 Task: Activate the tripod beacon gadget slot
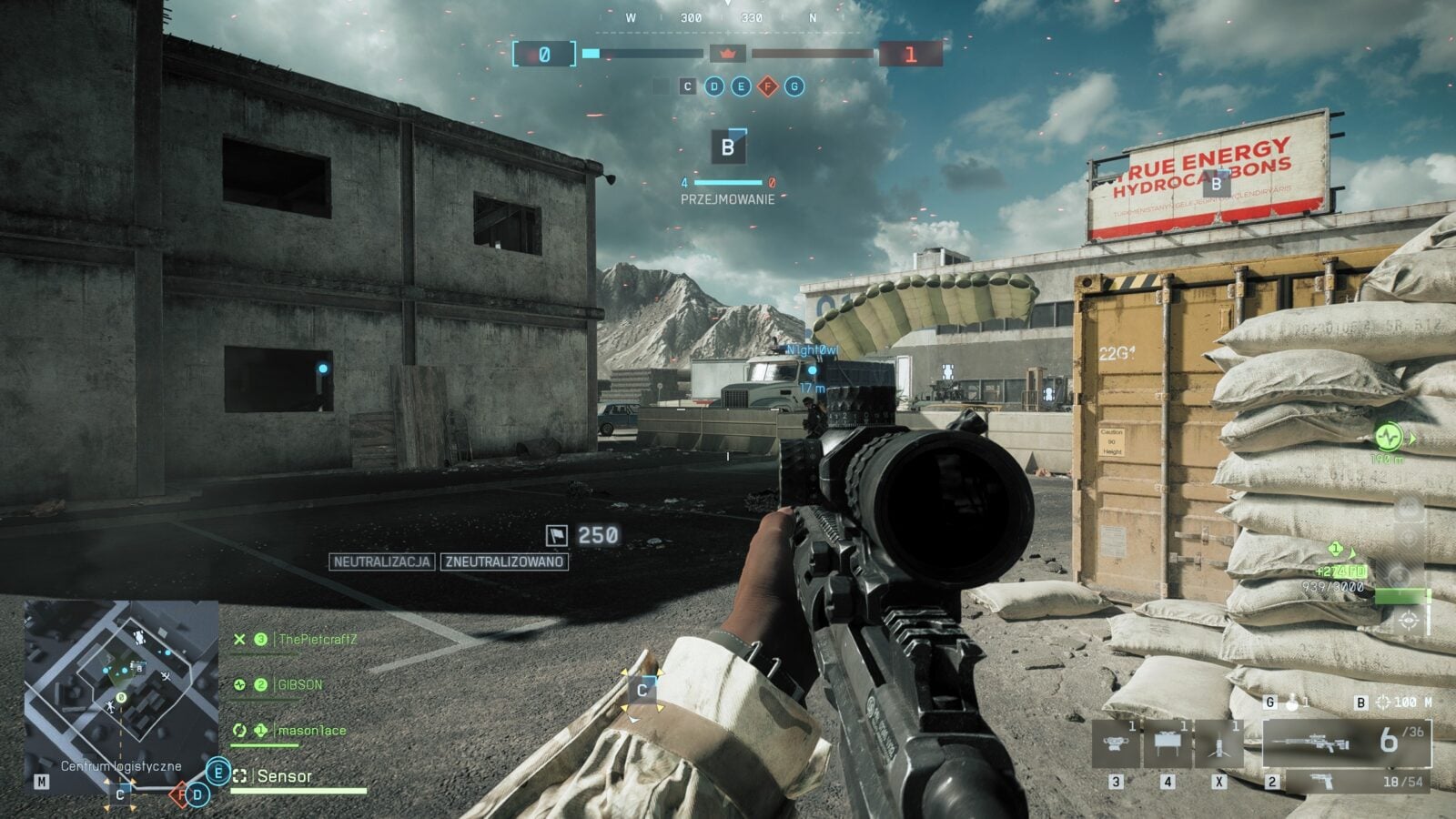click(1218, 743)
